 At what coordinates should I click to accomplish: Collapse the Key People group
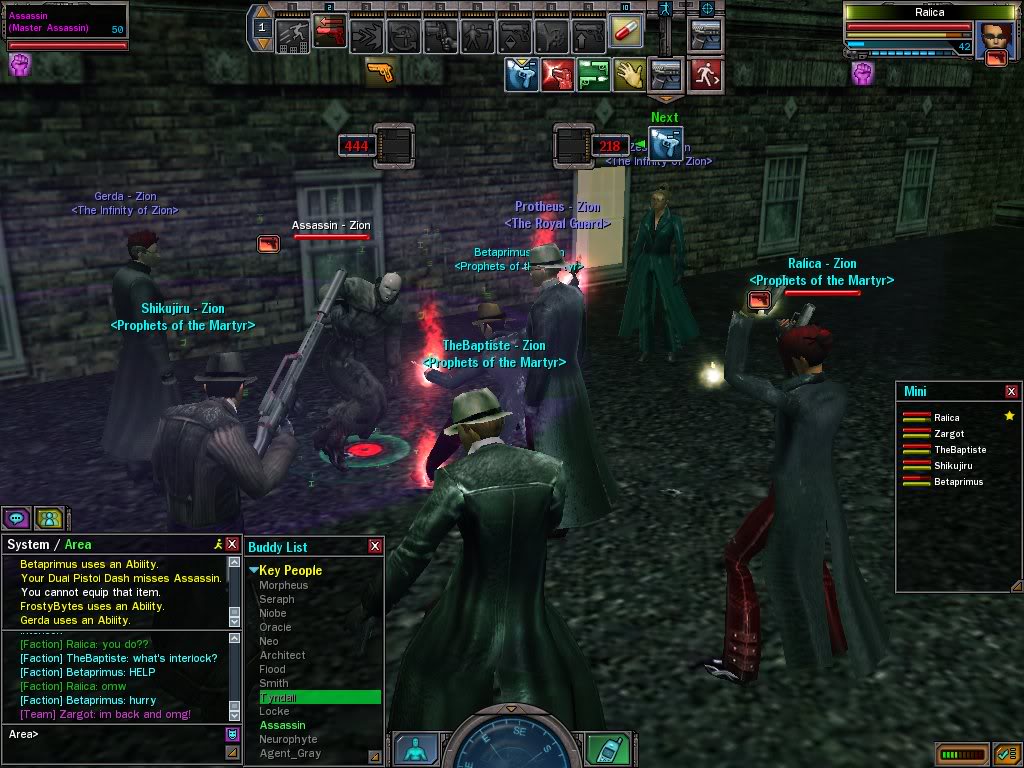254,570
